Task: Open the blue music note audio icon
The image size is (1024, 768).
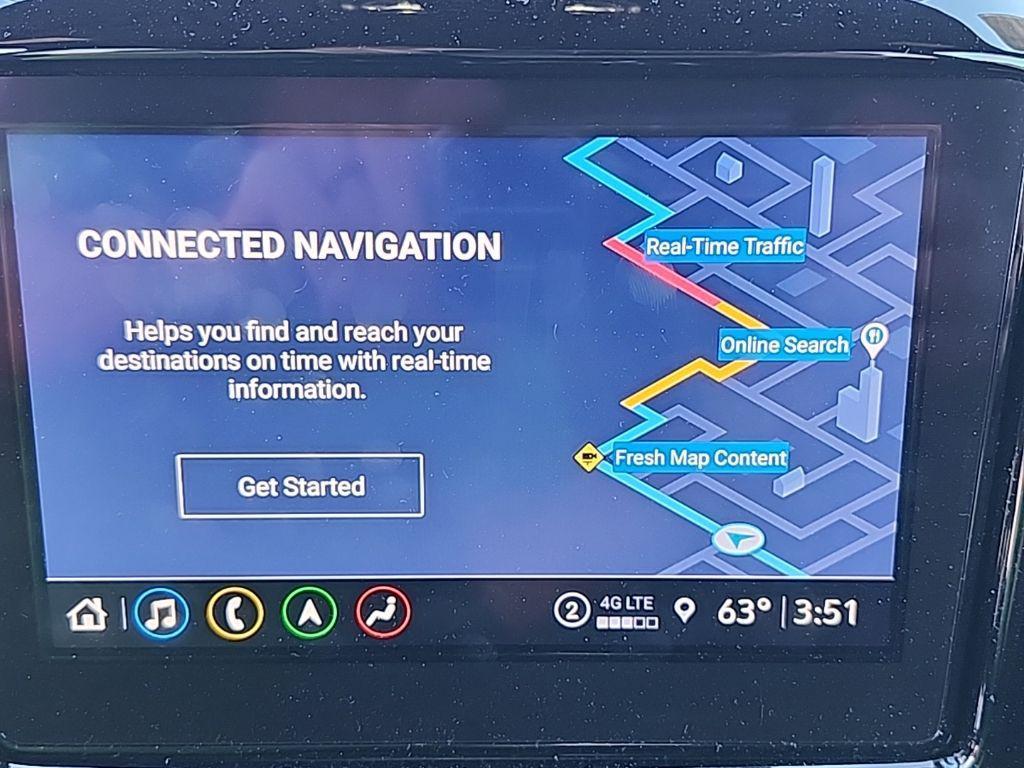Action: pos(161,613)
